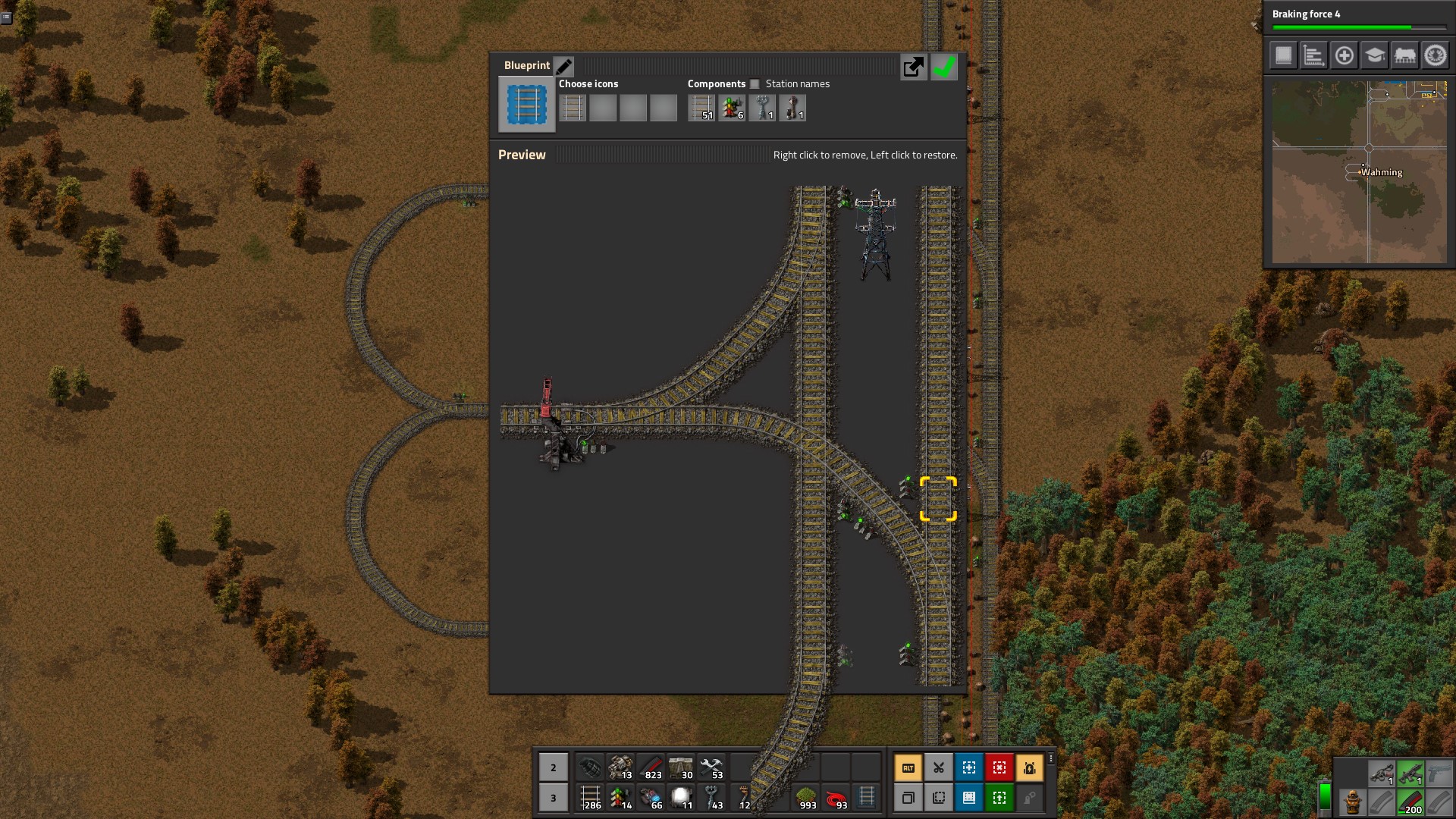Open the blueprint book shortcut

point(969,798)
